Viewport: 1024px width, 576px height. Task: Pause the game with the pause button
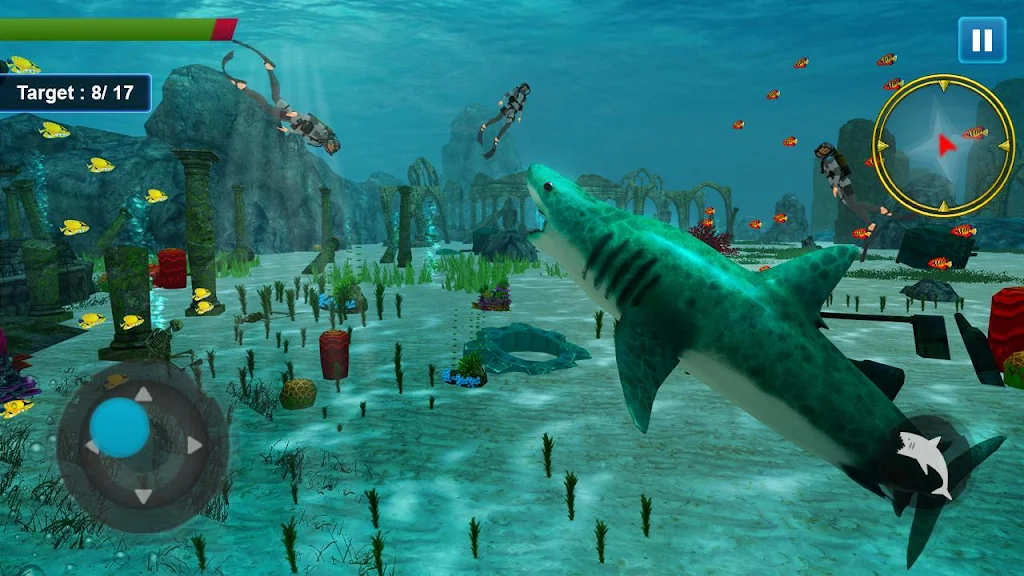click(982, 40)
